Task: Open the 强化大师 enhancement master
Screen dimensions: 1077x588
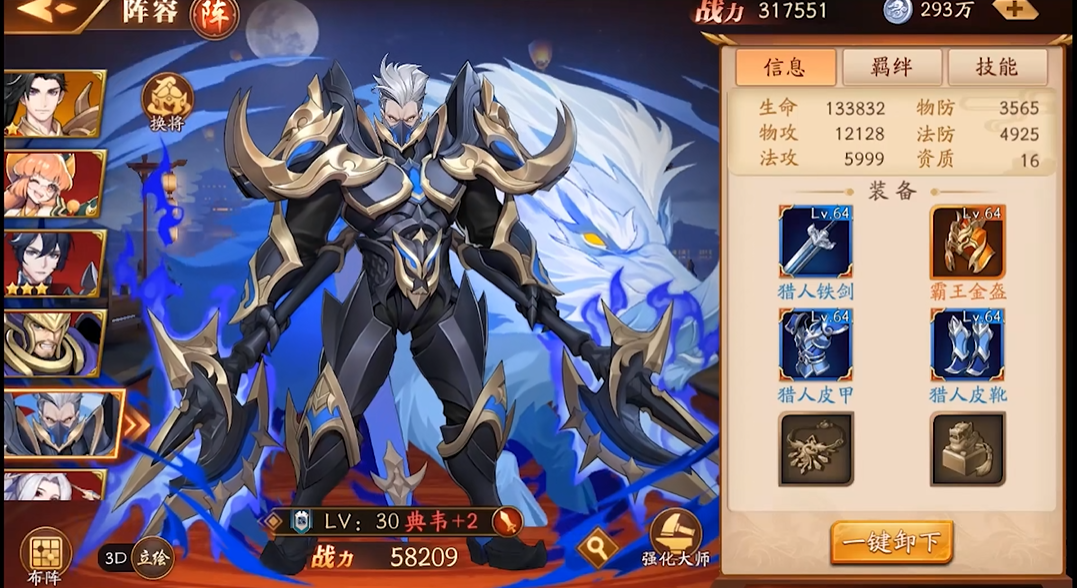Action: pos(675,538)
